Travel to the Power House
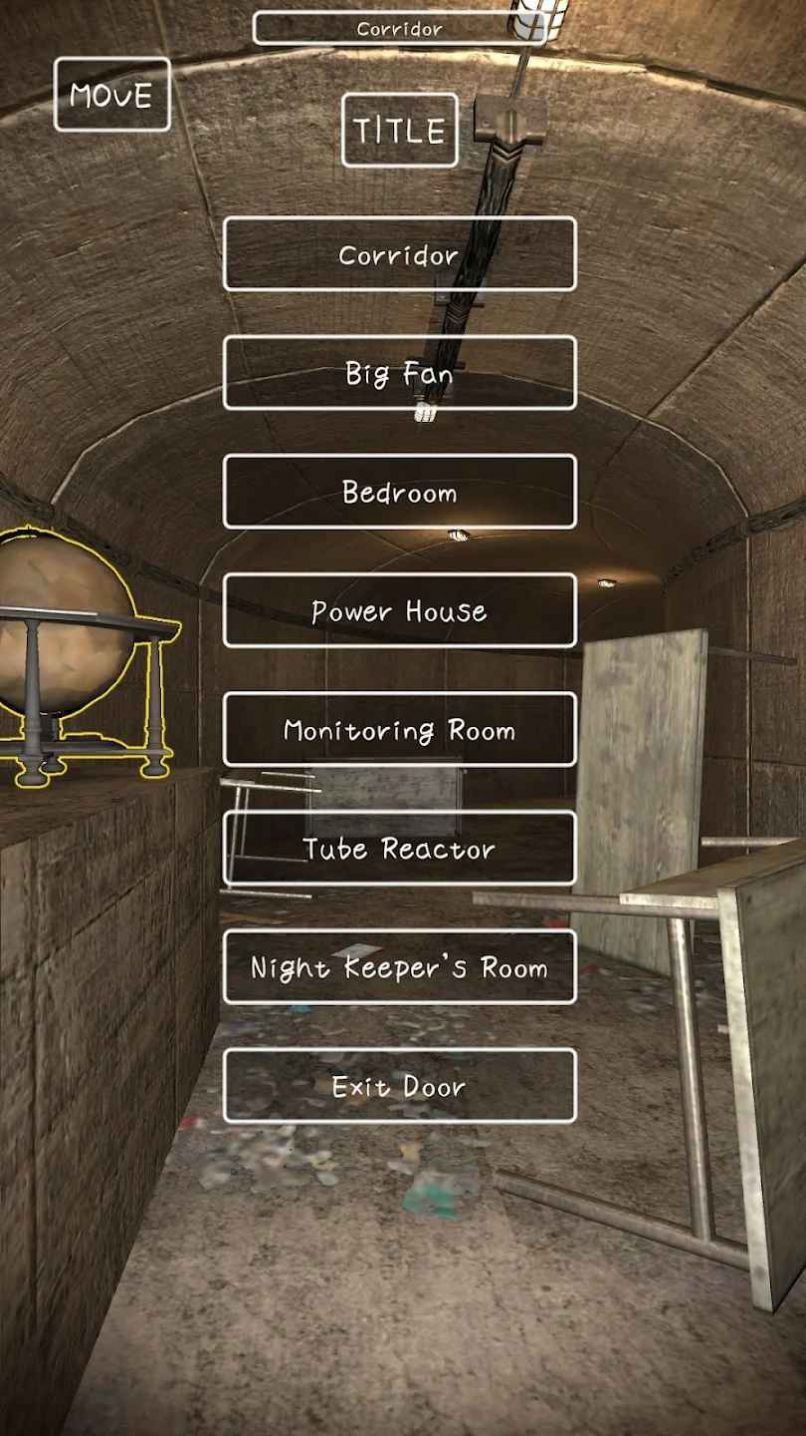Viewport: 806px width, 1436px height. pos(400,611)
